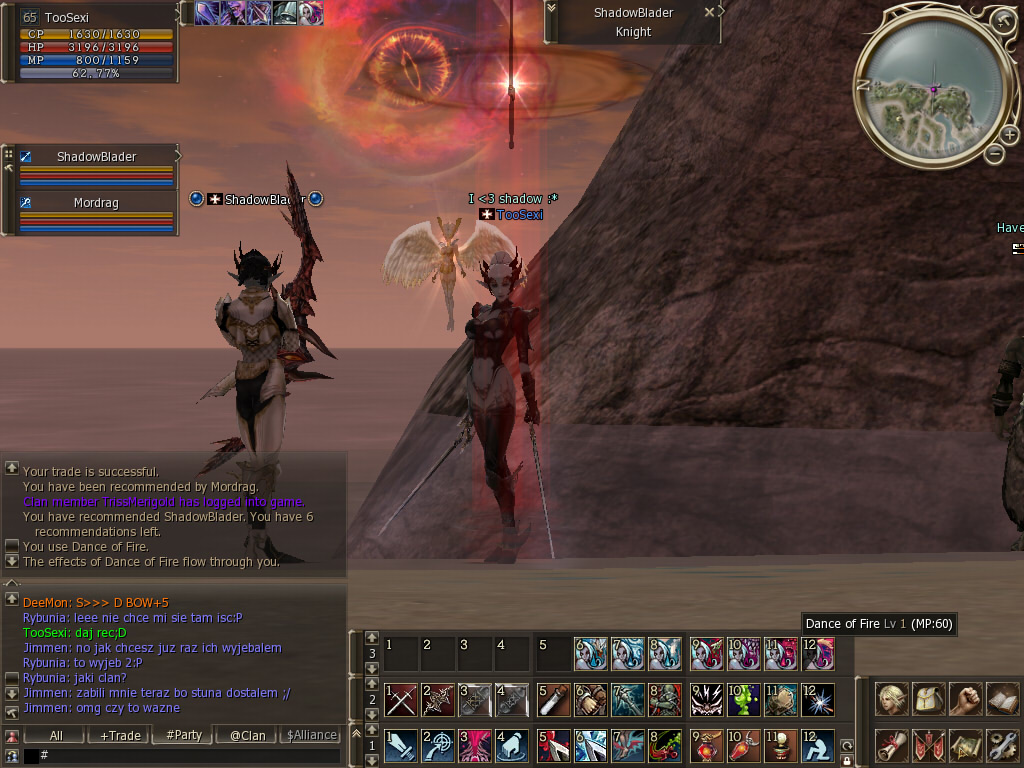Viewport: 1024px width, 768px height.
Task: Open the character status elf portrait icon
Action: [x=892, y=698]
